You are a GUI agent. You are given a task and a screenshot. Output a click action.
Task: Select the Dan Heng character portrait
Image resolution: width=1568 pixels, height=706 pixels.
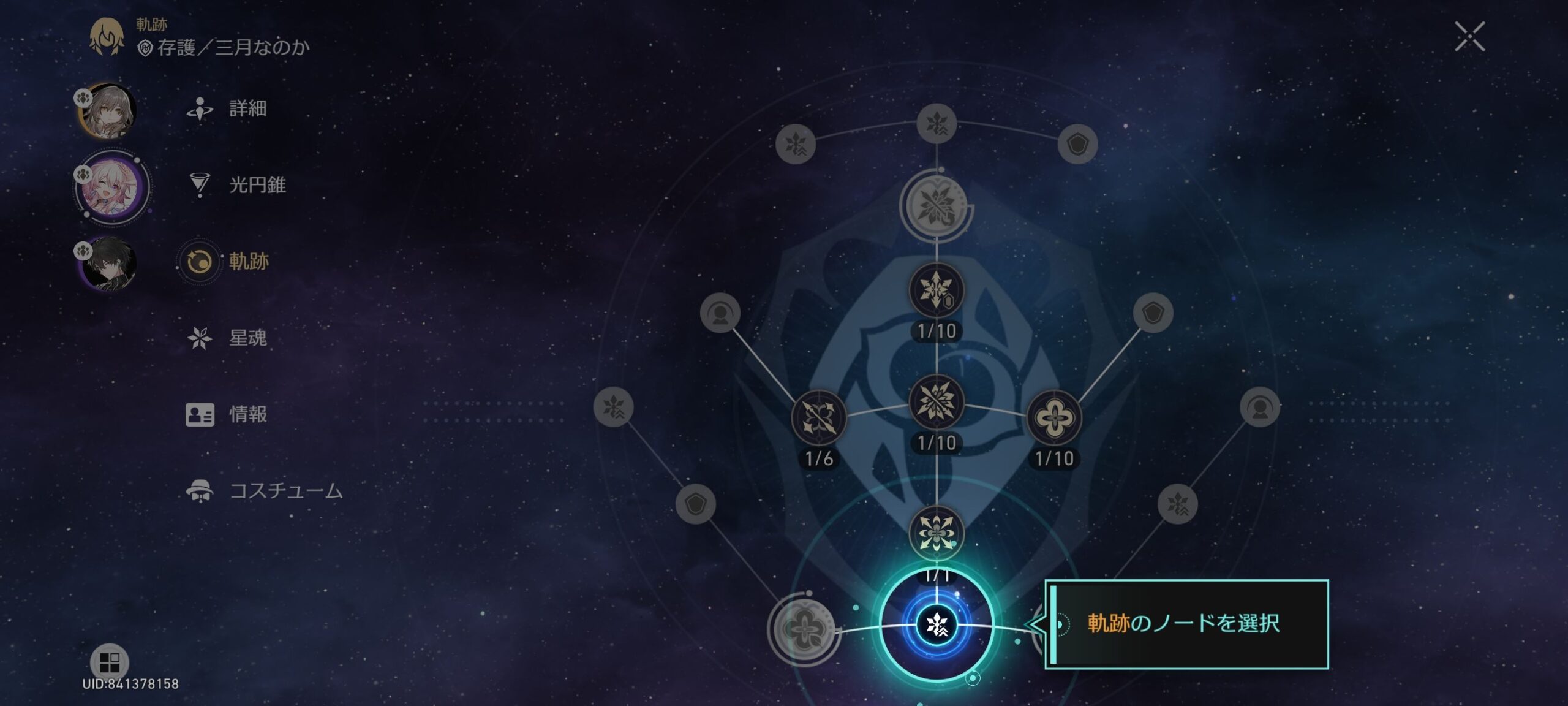[x=110, y=264]
